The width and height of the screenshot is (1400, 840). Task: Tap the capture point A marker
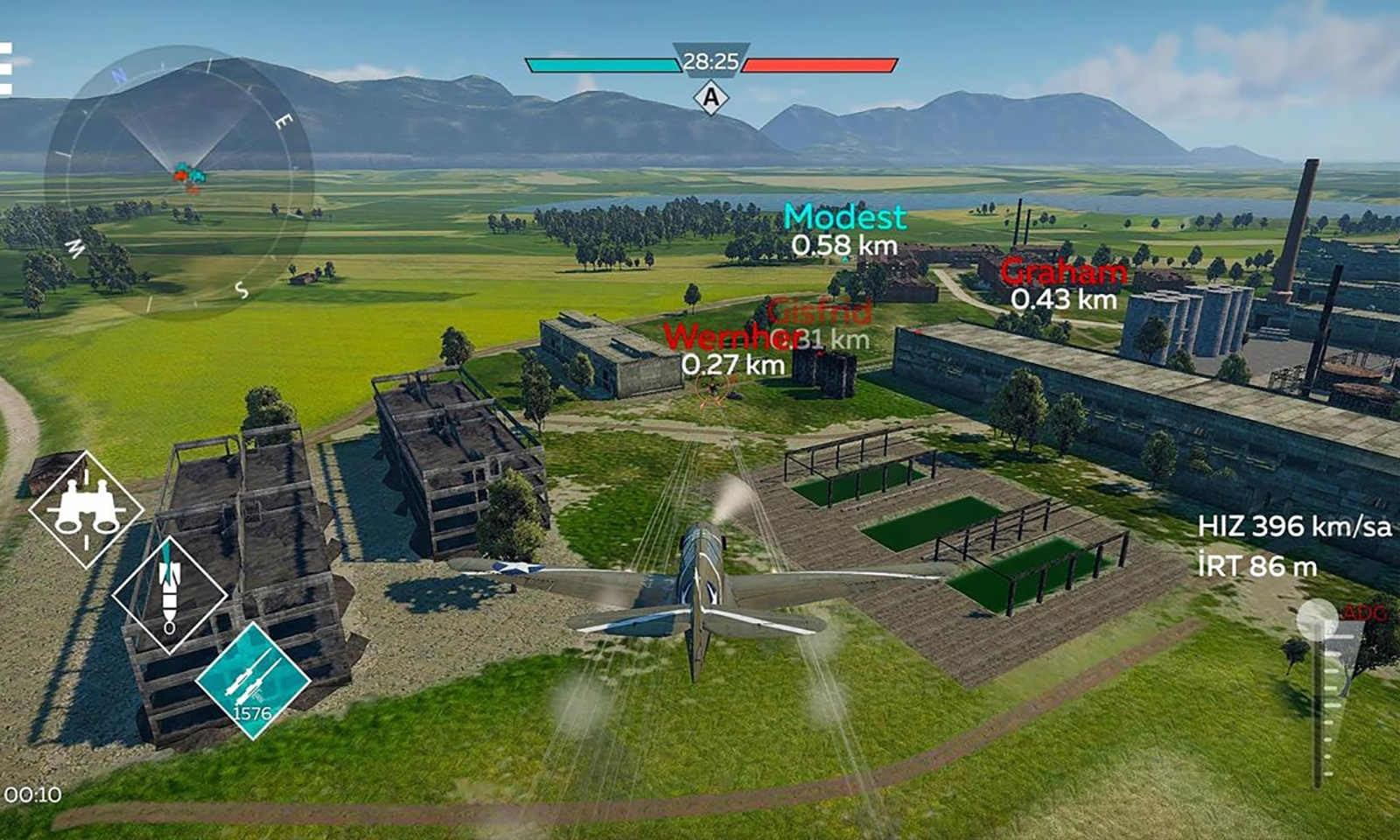click(x=710, y=96)
